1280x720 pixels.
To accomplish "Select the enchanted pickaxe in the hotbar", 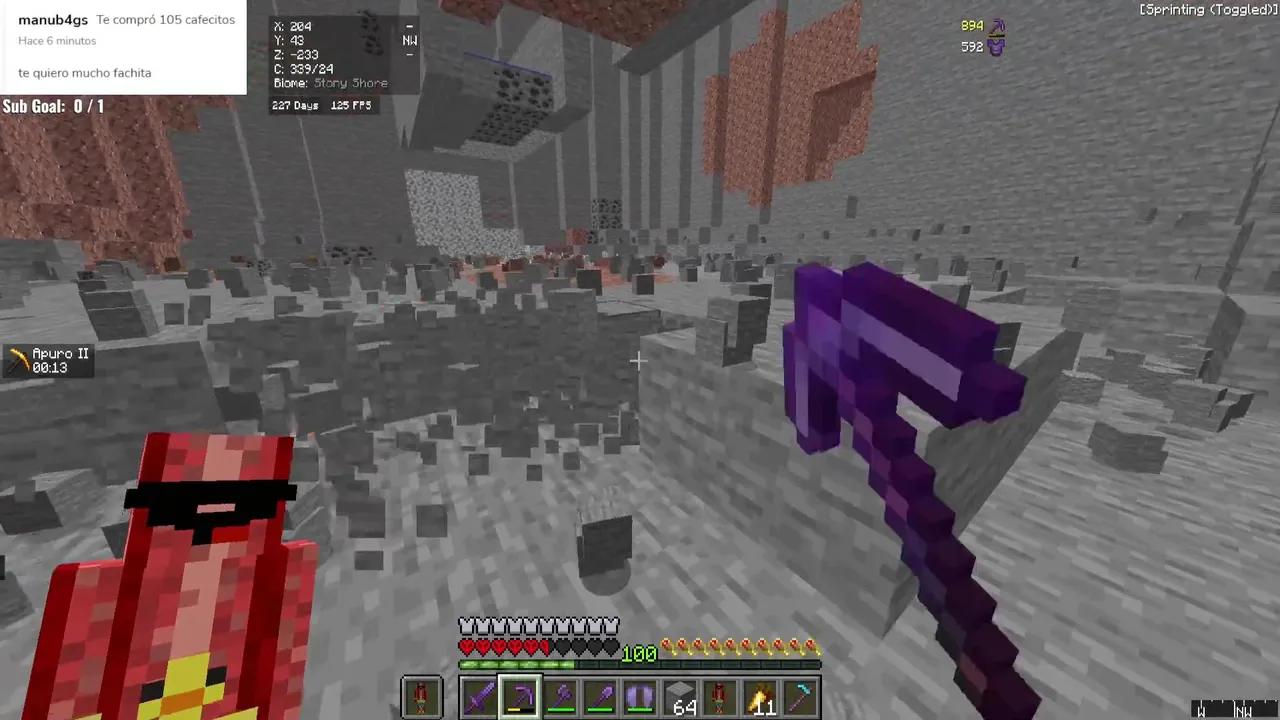I will 520,697.
